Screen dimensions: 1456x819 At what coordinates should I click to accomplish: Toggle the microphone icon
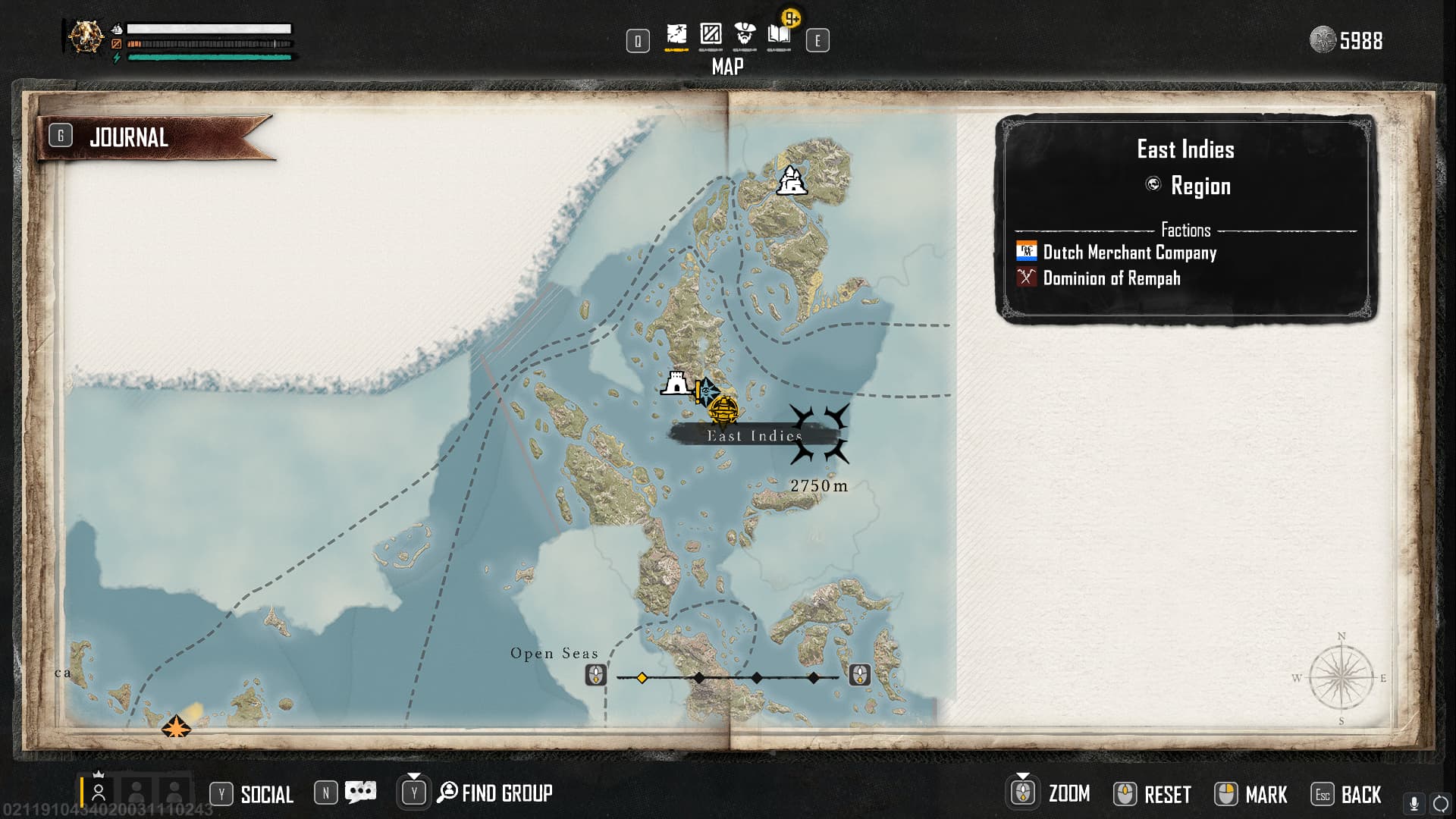coord(1414,803)
